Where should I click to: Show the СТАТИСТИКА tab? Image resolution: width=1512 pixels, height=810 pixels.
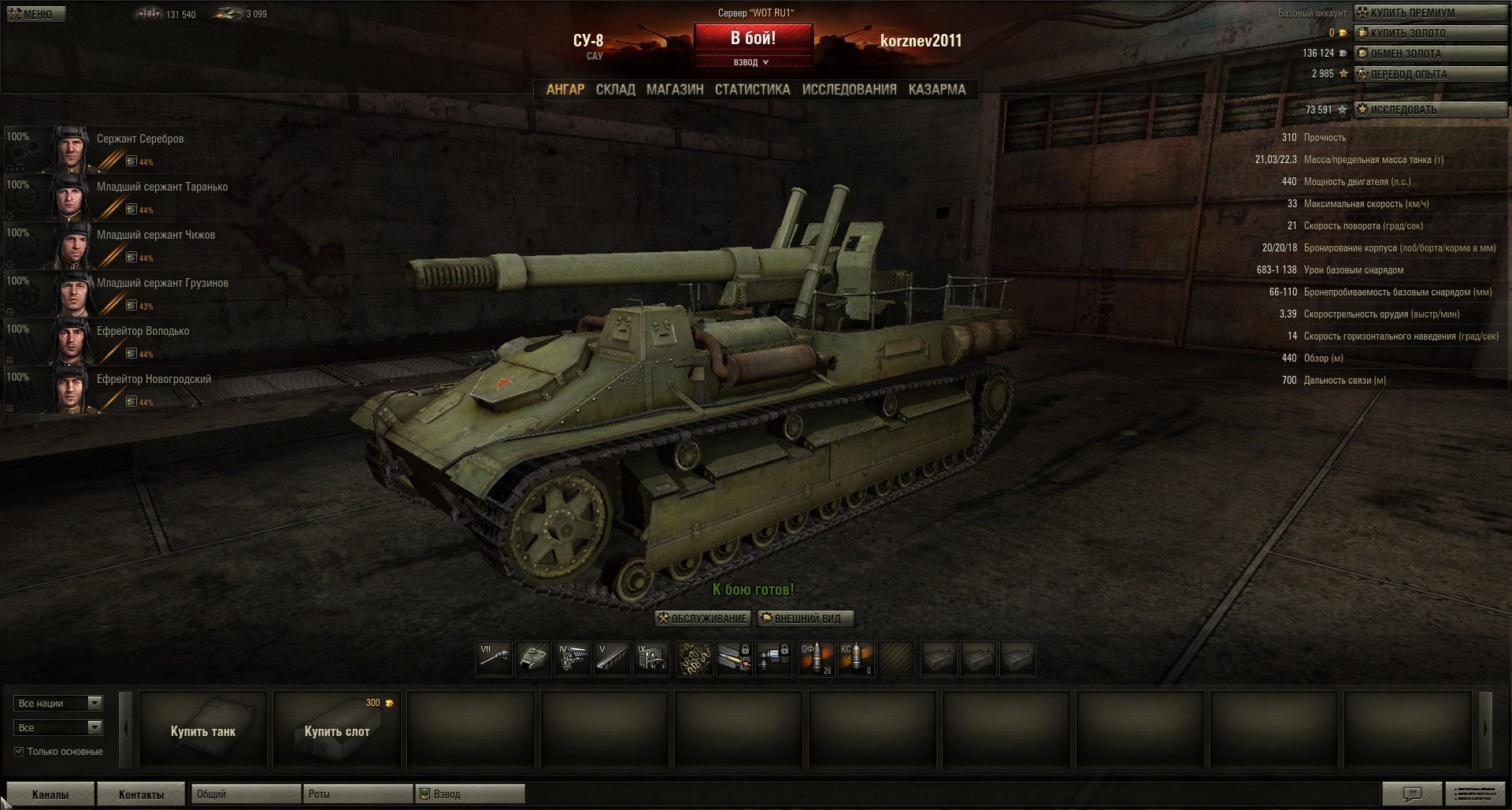click(x=752, y=90)
